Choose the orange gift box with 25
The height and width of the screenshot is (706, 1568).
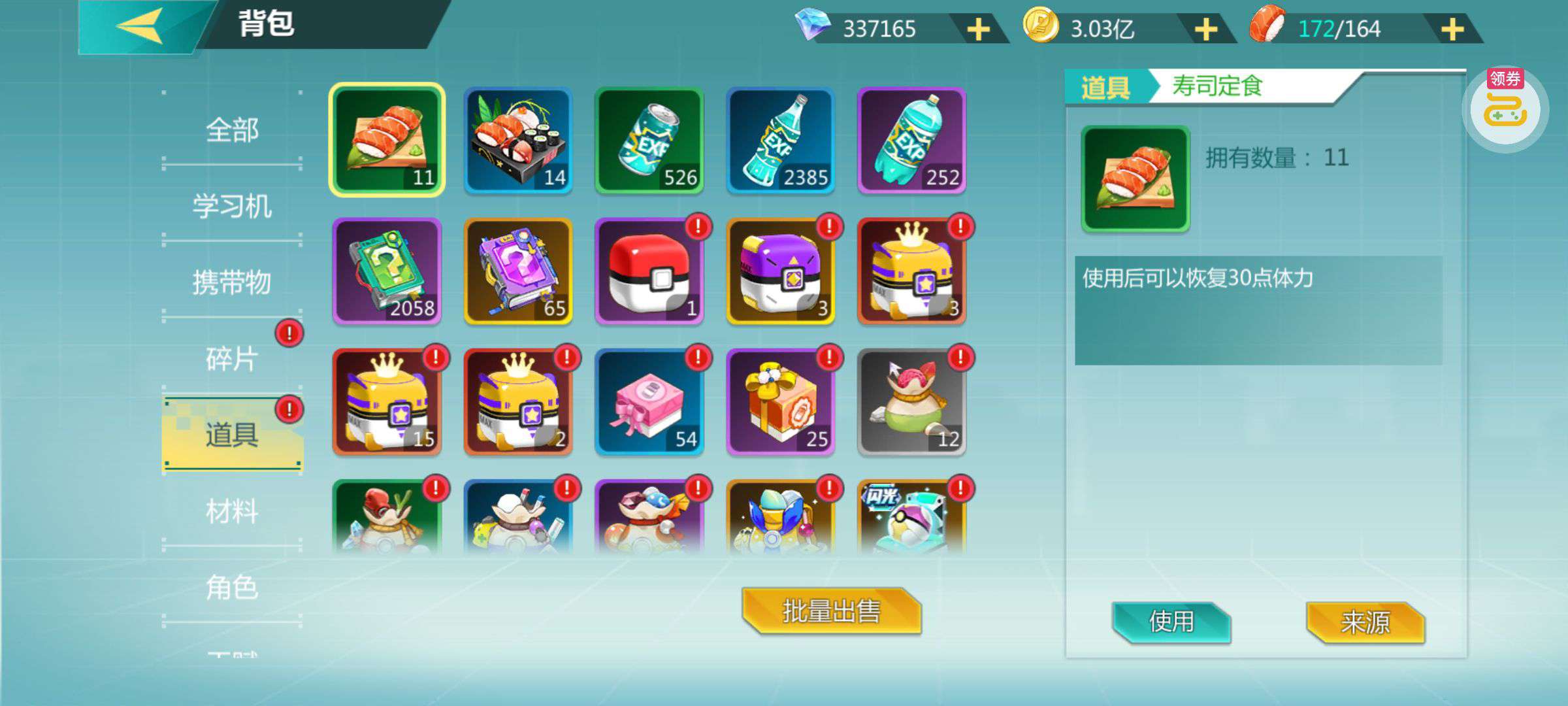[x=780, y=402]
